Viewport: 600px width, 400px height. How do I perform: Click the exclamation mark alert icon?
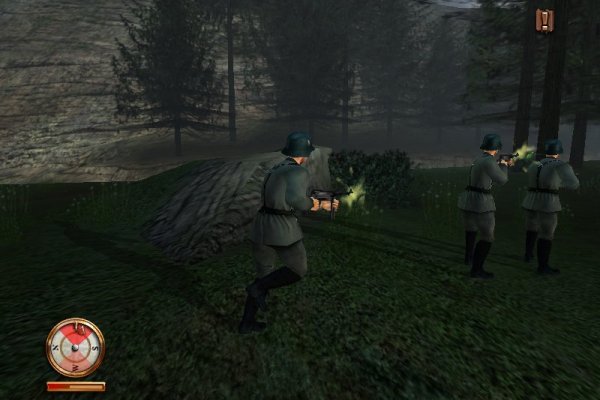coord(544,20)
